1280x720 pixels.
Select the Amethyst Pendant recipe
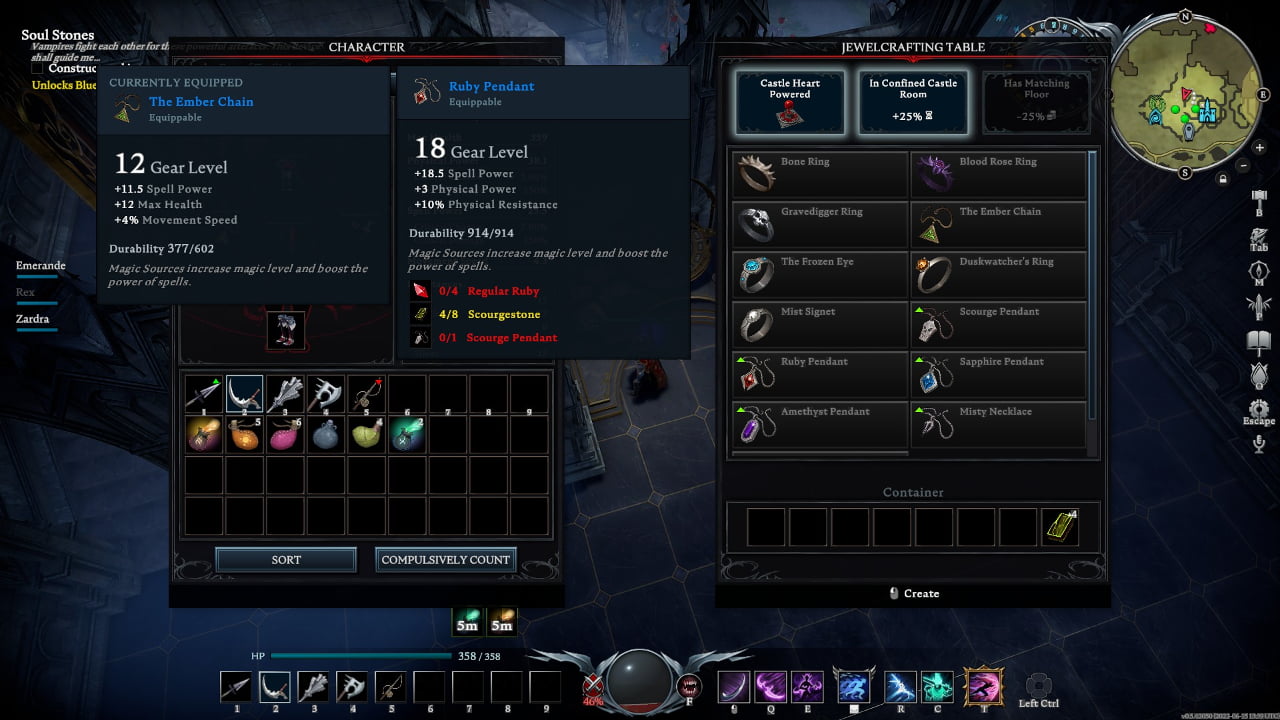coord(820,425)
